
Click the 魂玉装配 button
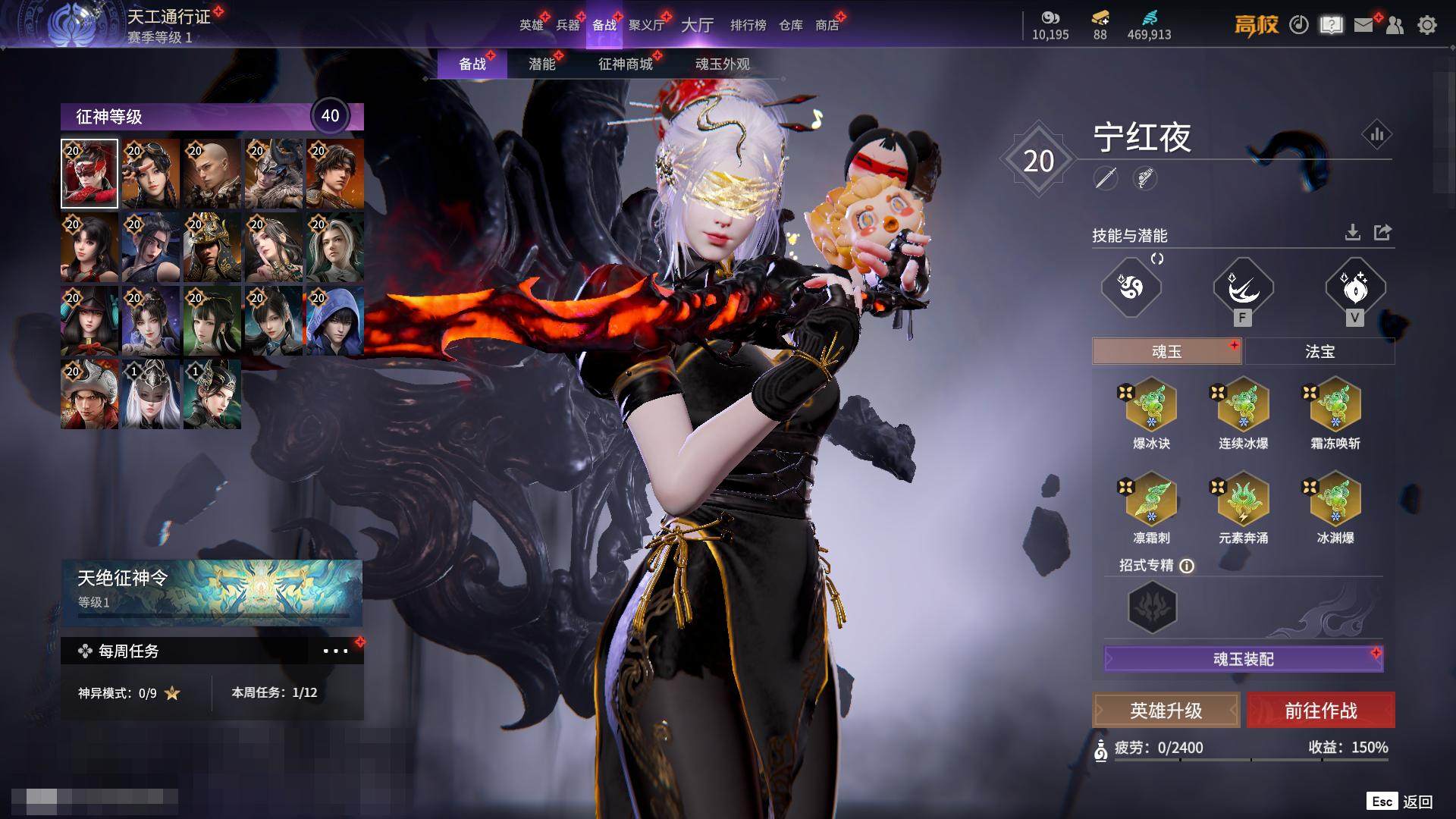[1244, 659]
